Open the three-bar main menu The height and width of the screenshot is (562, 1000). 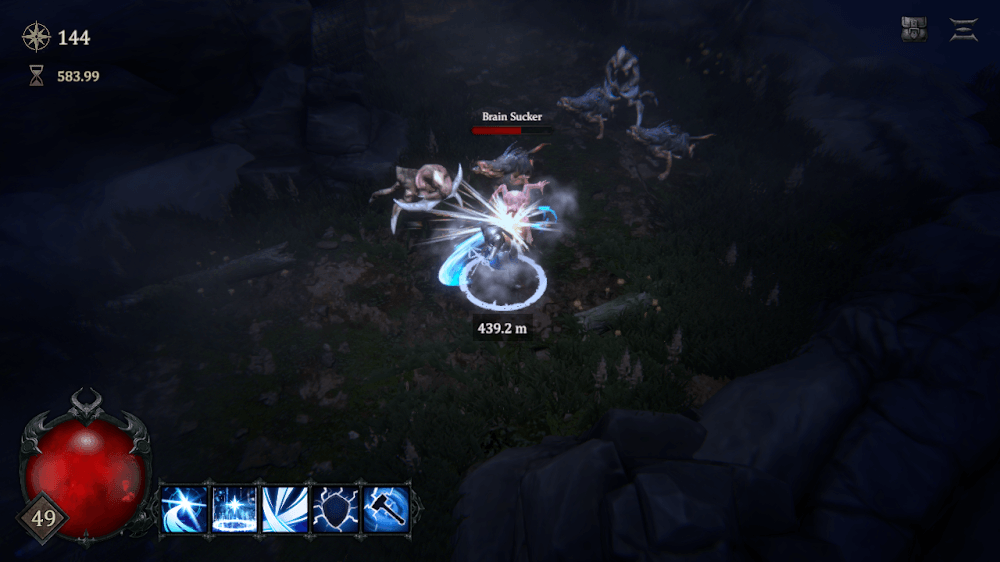coord(964,30)
